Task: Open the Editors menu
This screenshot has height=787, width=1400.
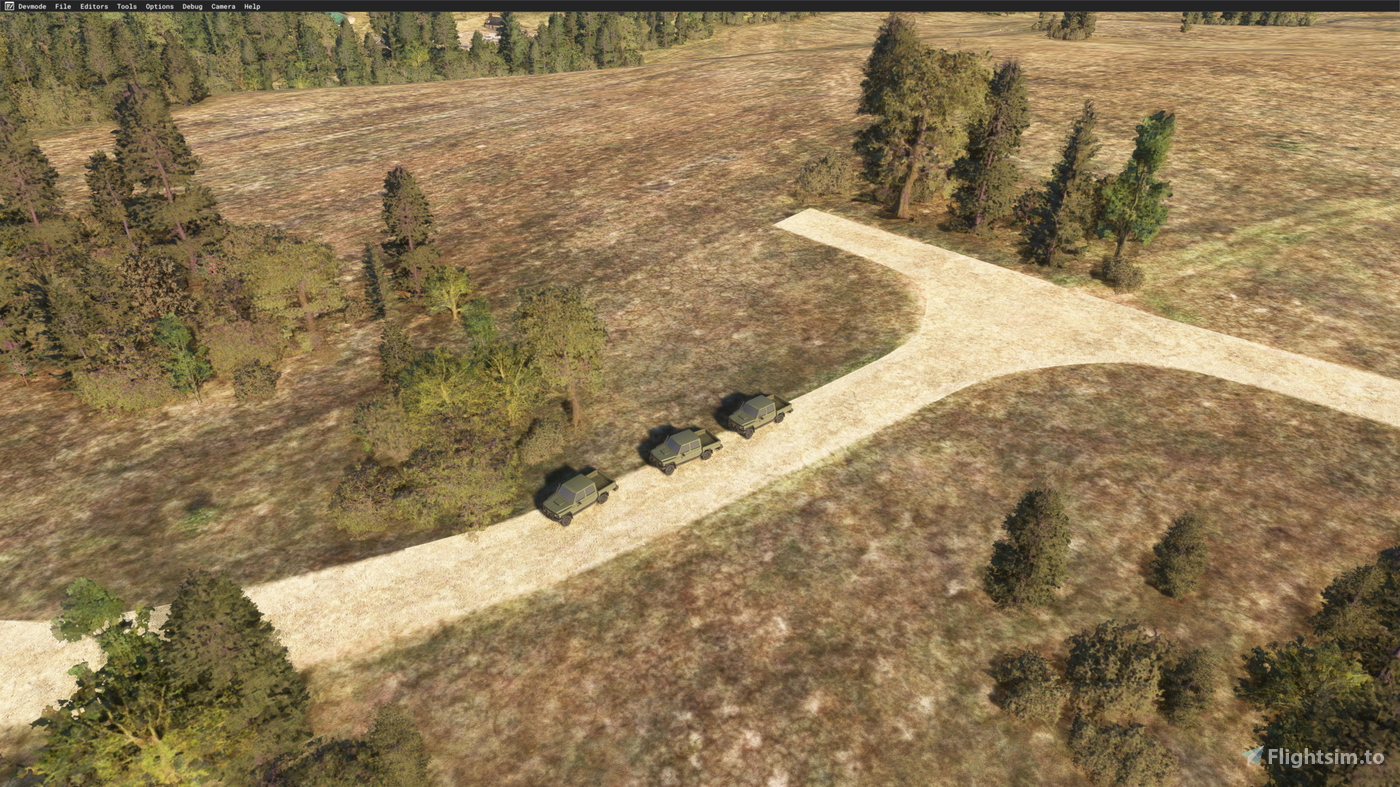Action: [92, 5]
